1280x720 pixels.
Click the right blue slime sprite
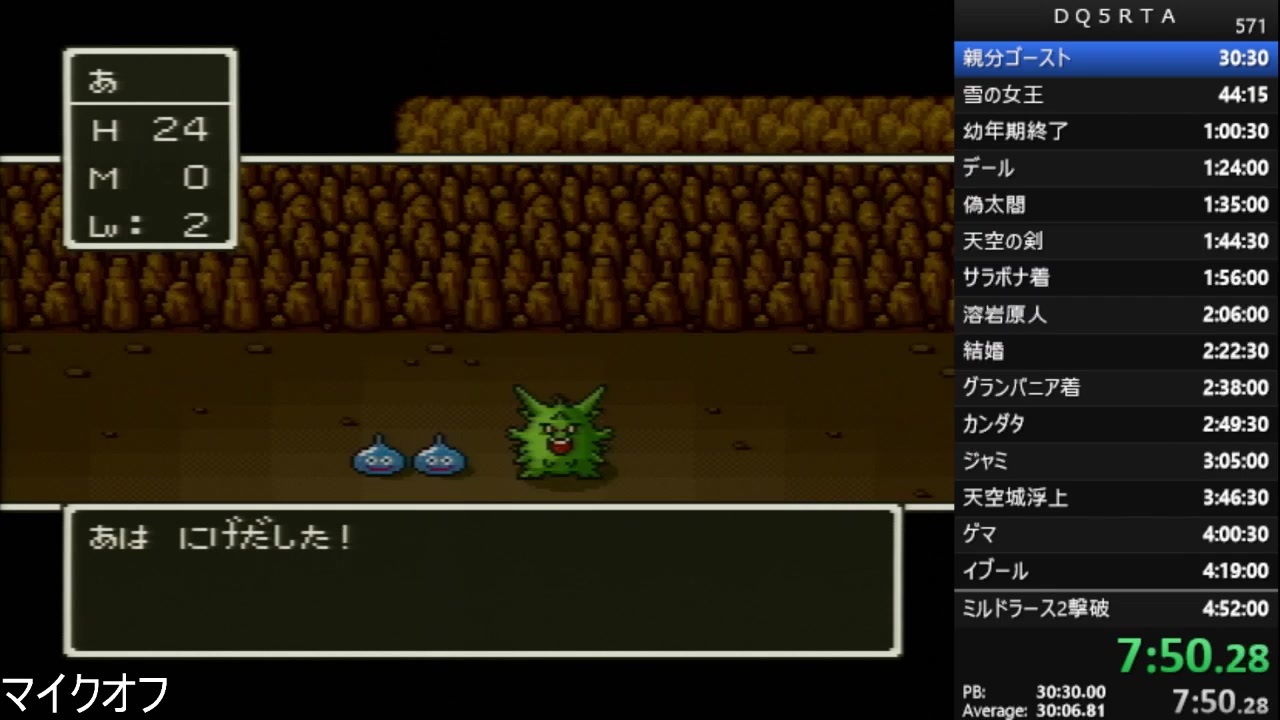pyautogui.click(x=440, y=456)
